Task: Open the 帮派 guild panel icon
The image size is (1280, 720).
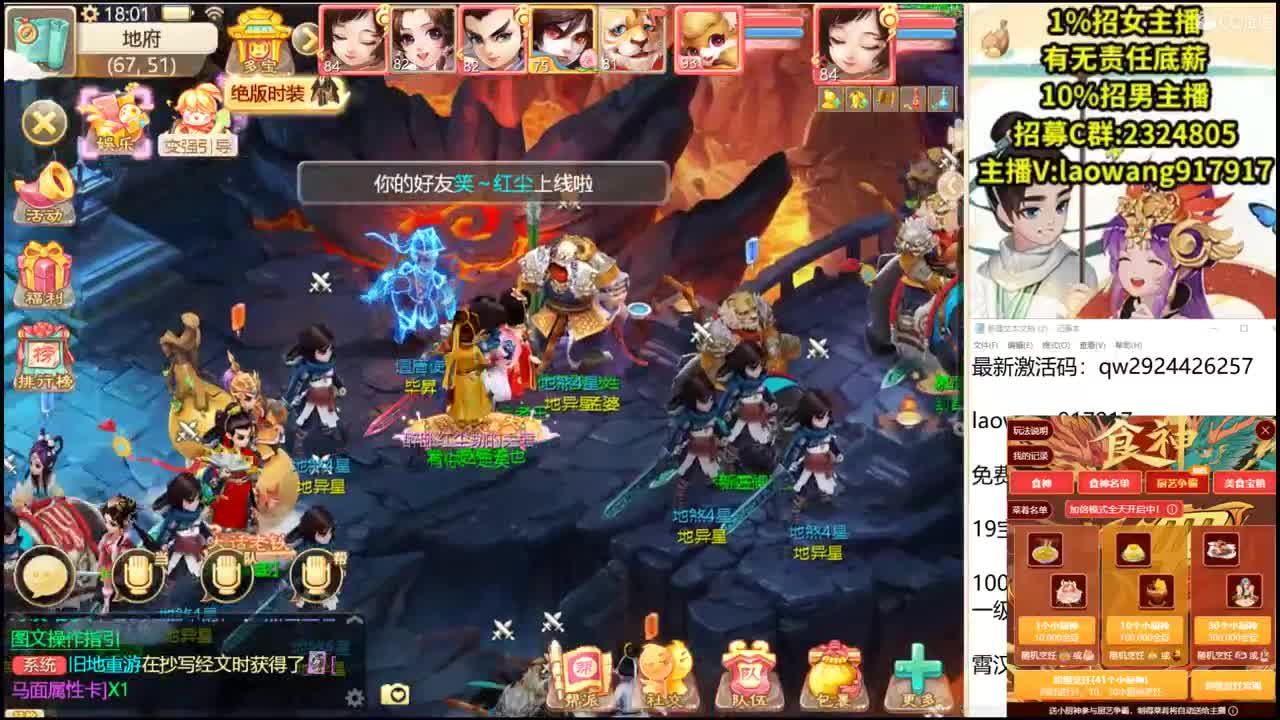Action: coord(585,672)
